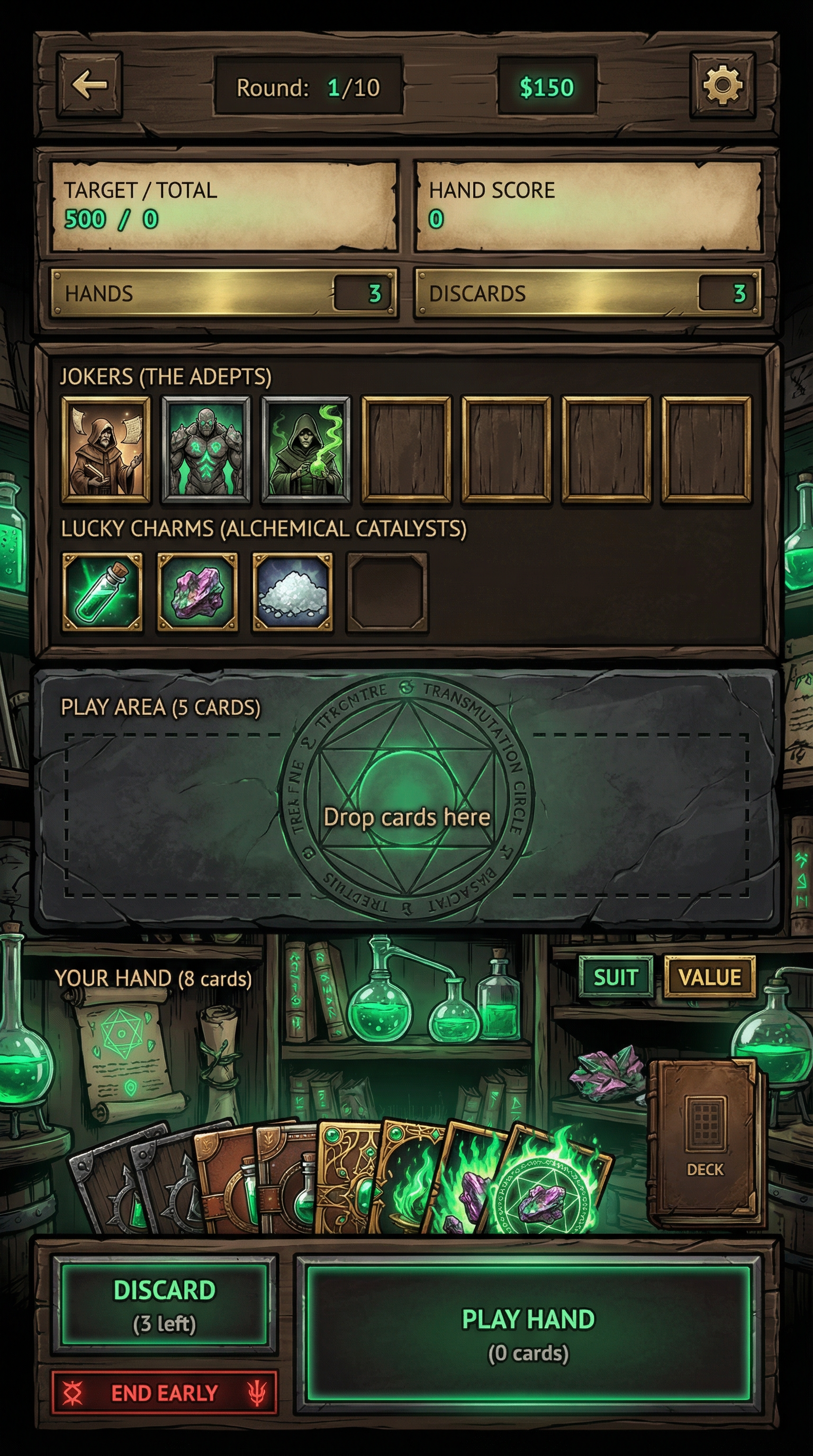Select the hooded alchemist joker holding flask

coord(306,449)
